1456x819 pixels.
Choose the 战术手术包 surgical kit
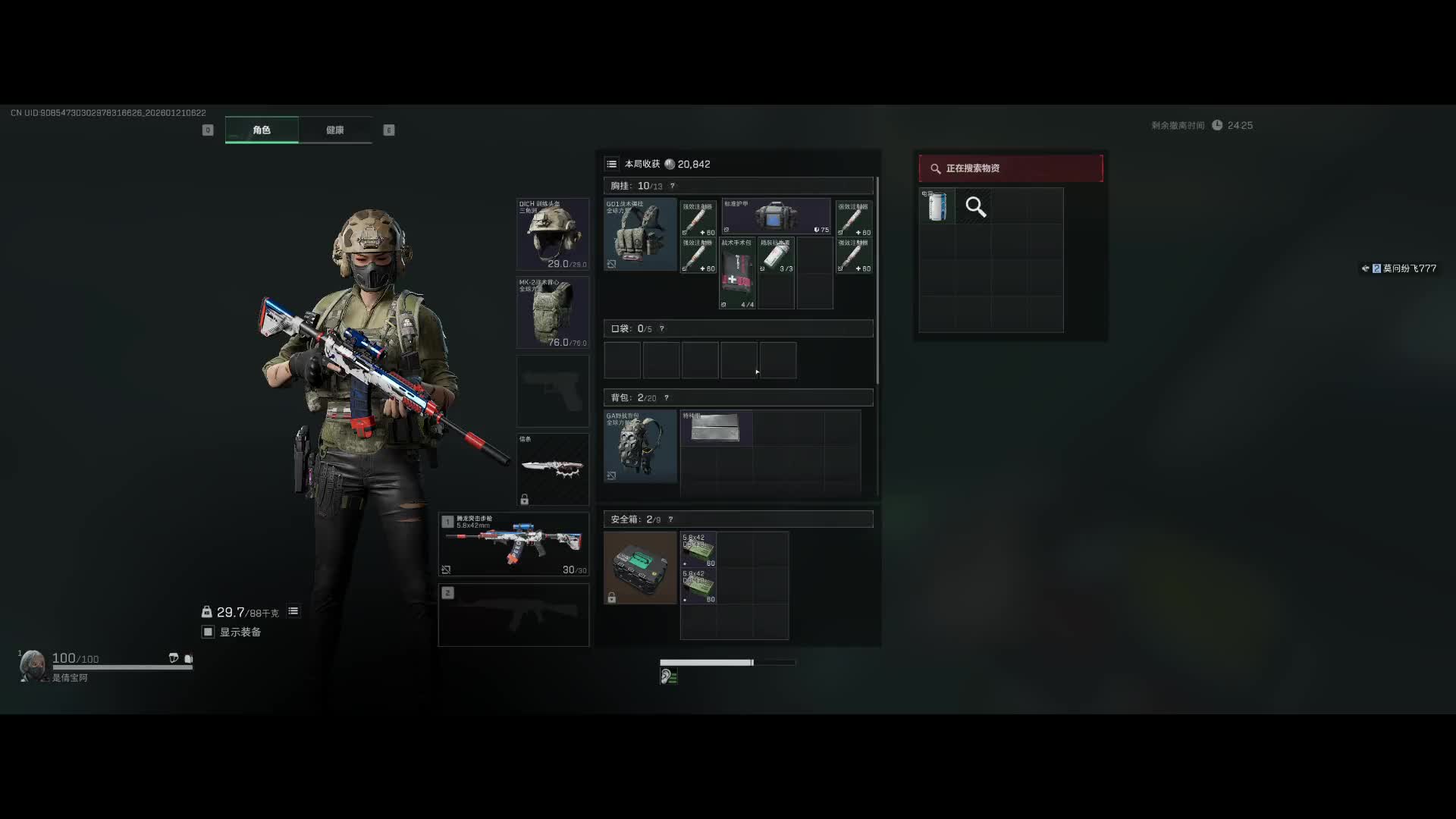(x=736, y=273)
